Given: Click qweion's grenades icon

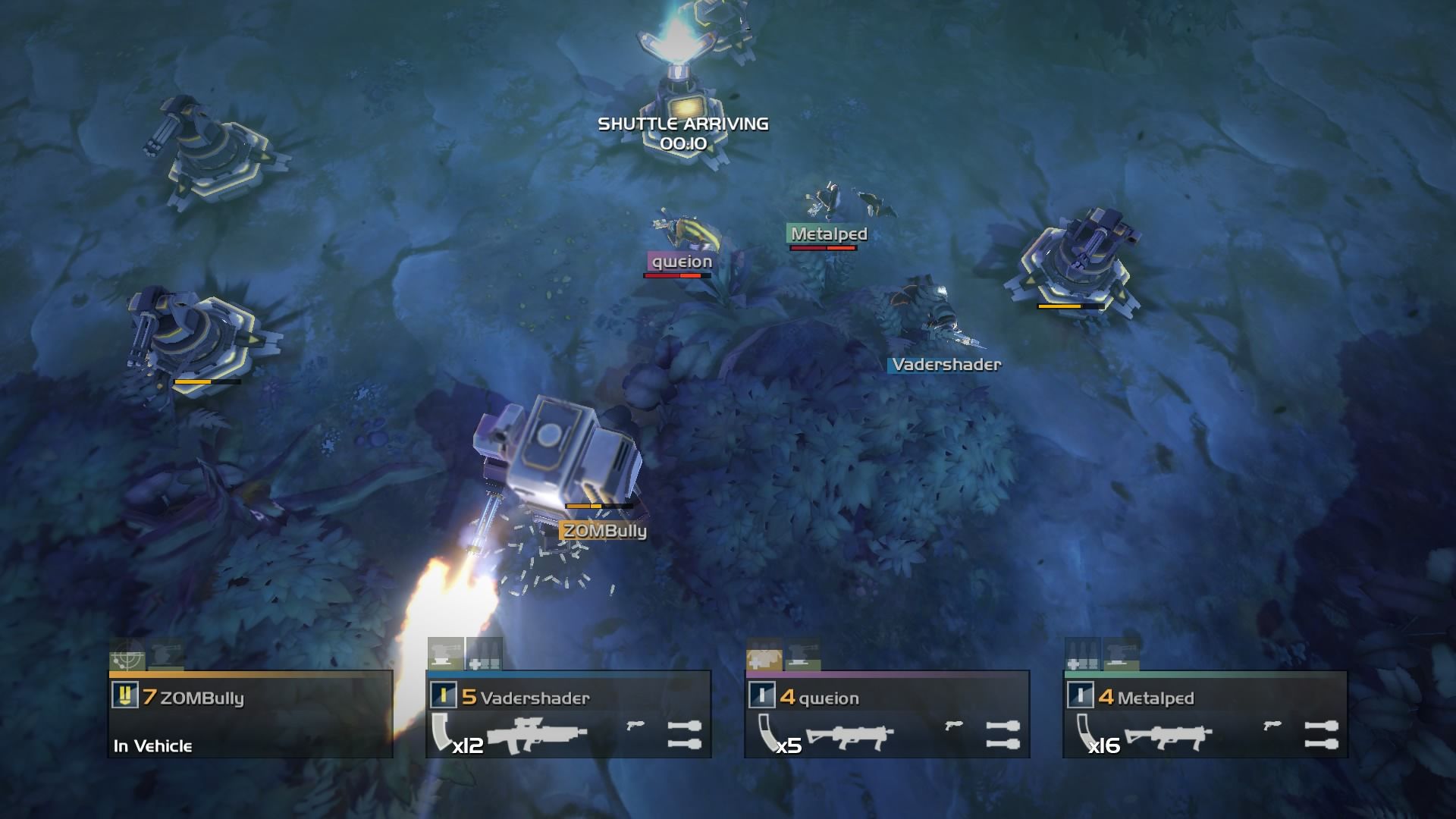Looking at the screenshot, I should [x=1003, y=734].
